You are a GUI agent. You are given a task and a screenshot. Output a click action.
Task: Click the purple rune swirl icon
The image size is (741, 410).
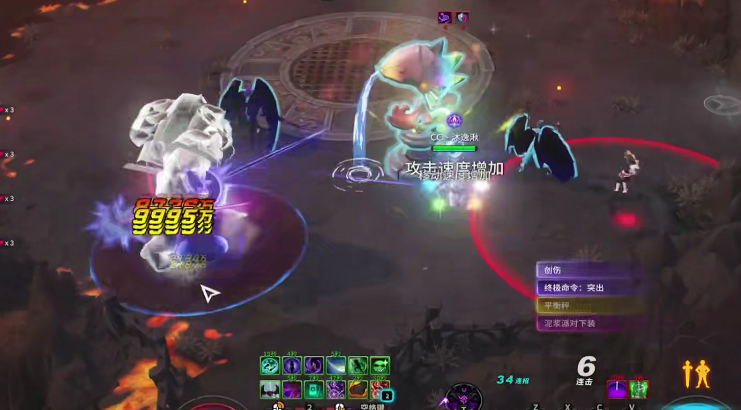(x=335, y=389)
